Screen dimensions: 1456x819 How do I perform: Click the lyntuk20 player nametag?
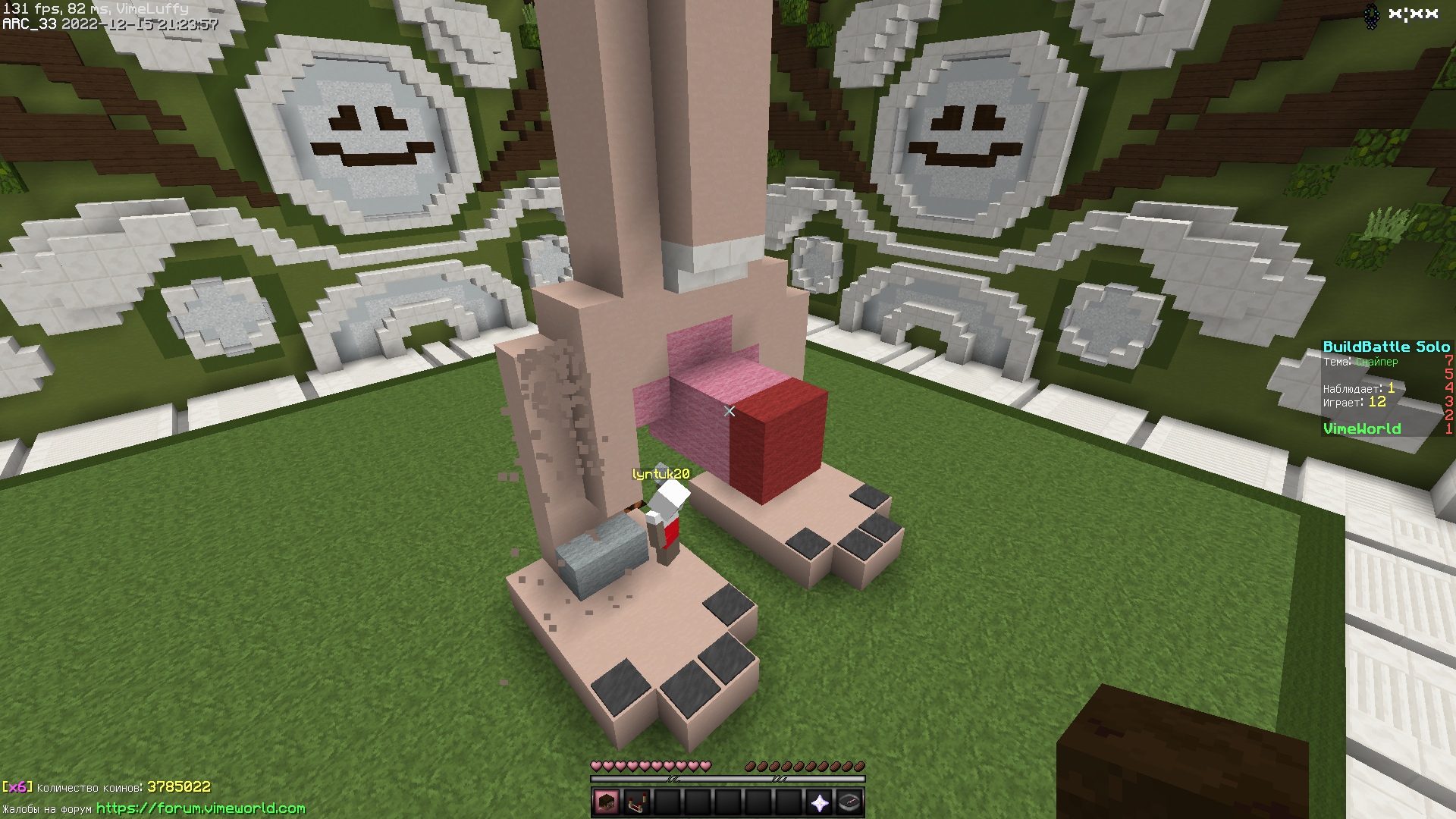click(x=660, y=472)
